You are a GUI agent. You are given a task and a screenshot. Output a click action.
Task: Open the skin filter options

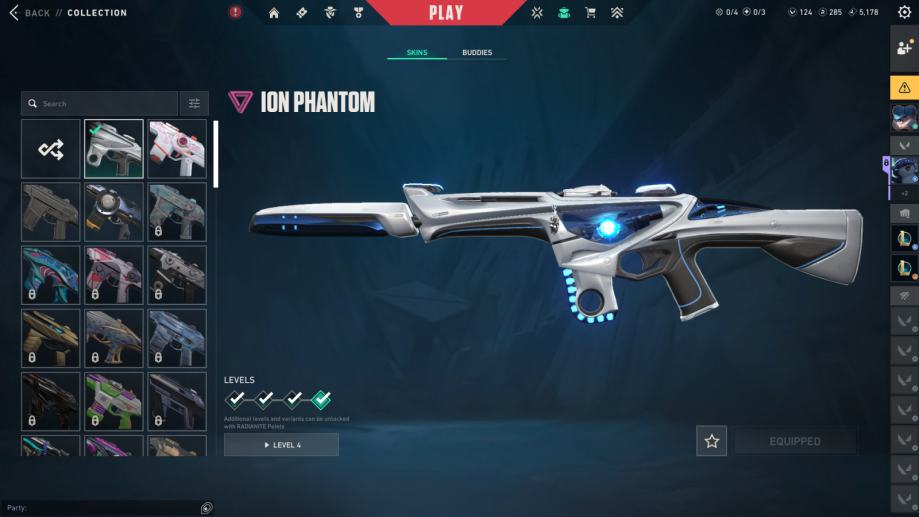coord(194,103)
